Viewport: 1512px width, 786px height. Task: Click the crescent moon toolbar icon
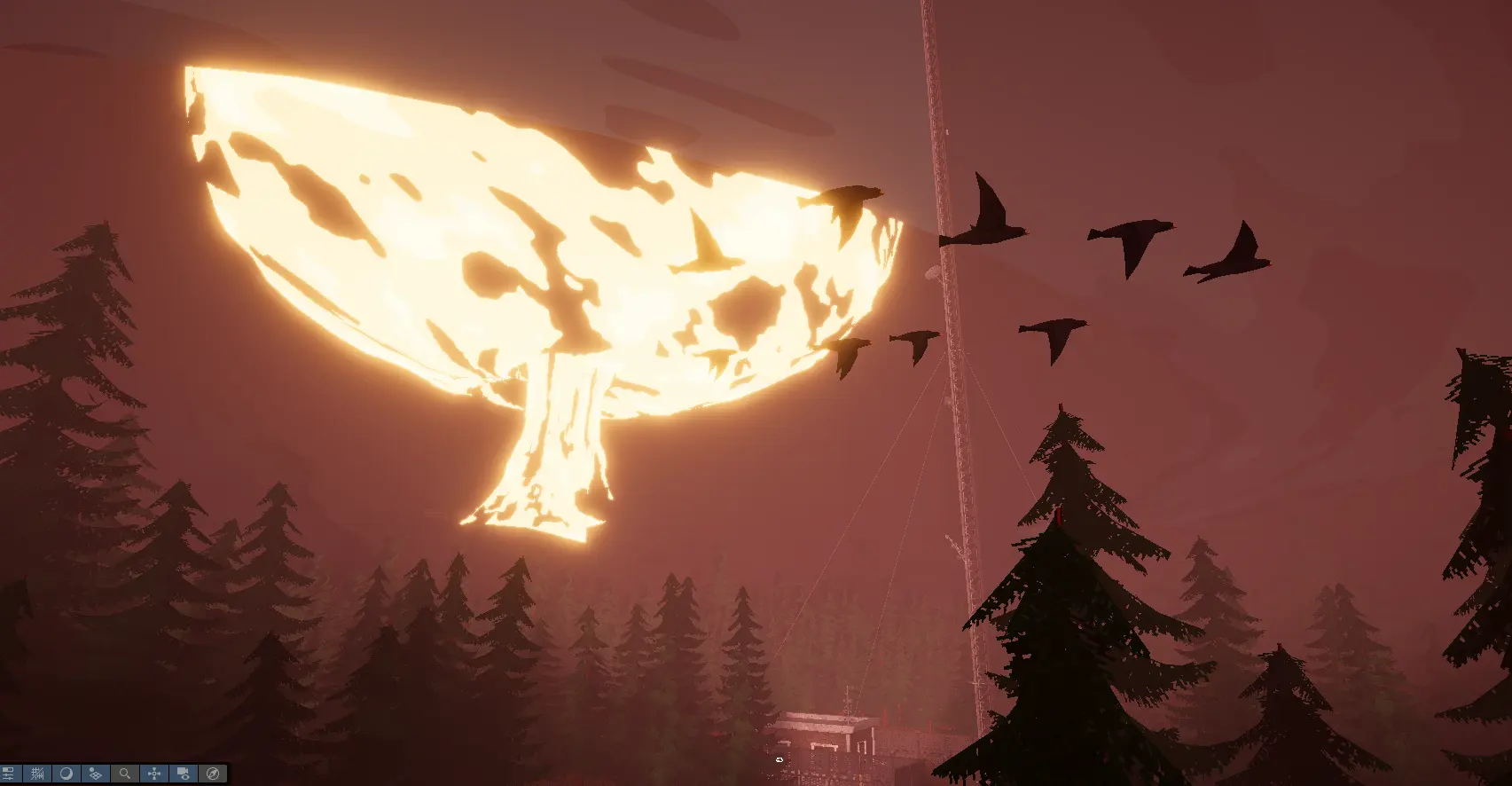[x=67, y=774]
